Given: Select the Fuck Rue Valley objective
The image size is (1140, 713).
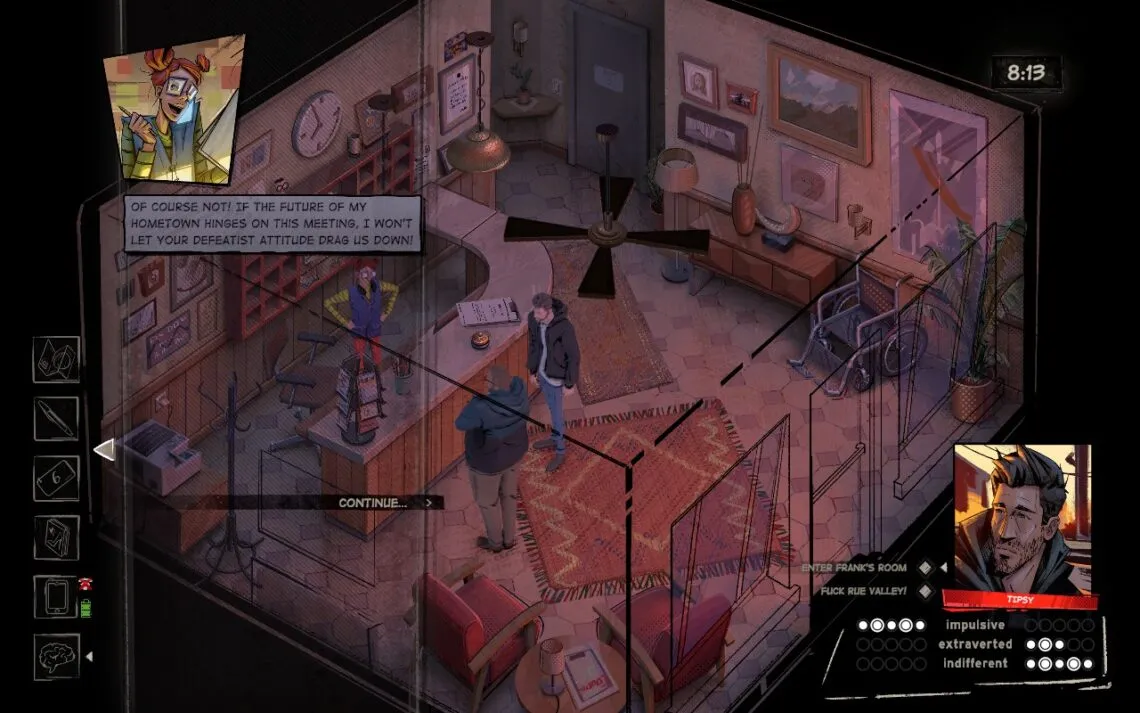Looking at the screenshot, I should click(868, 591).
